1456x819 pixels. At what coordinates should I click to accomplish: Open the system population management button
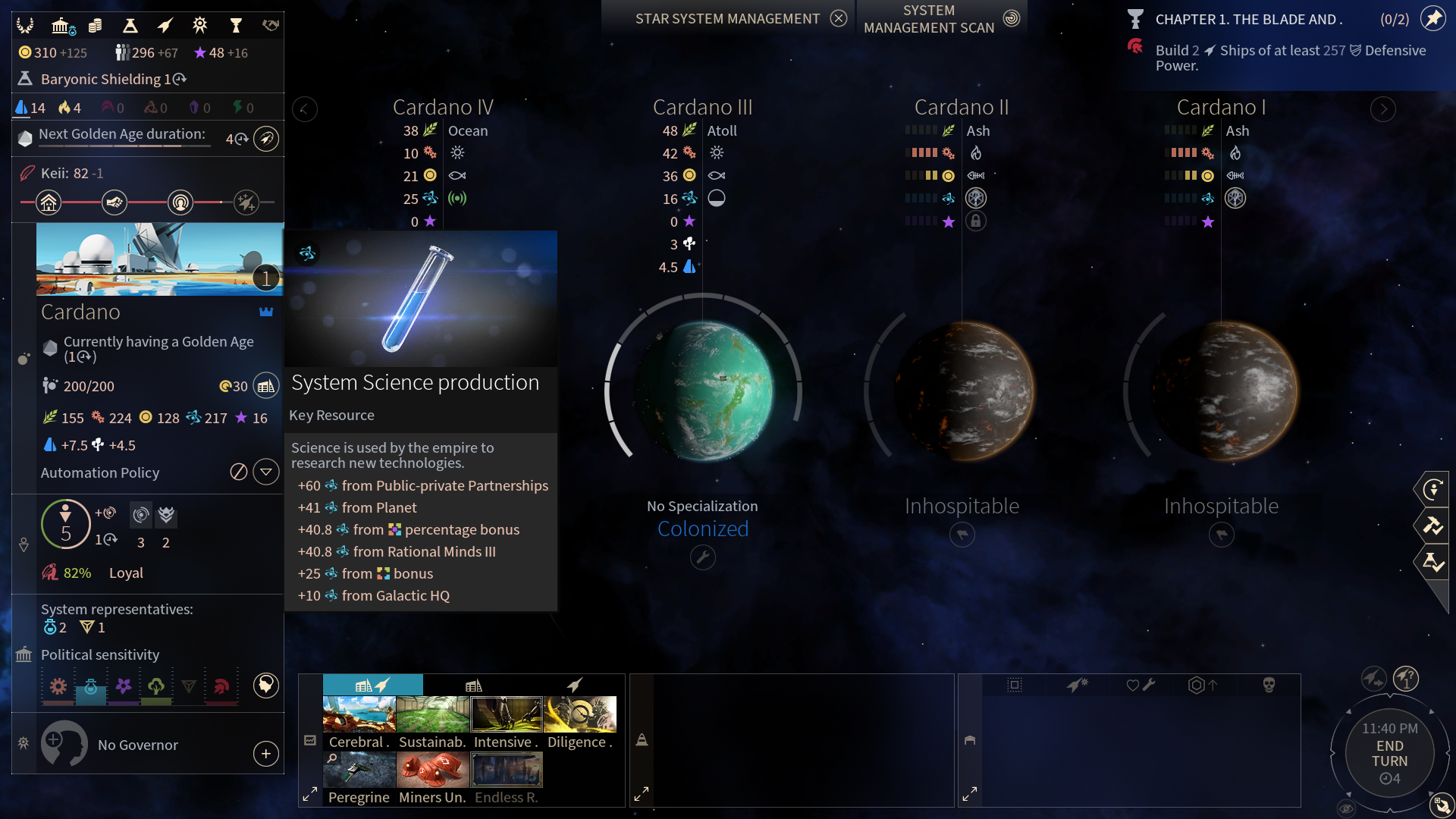[265, 386]
